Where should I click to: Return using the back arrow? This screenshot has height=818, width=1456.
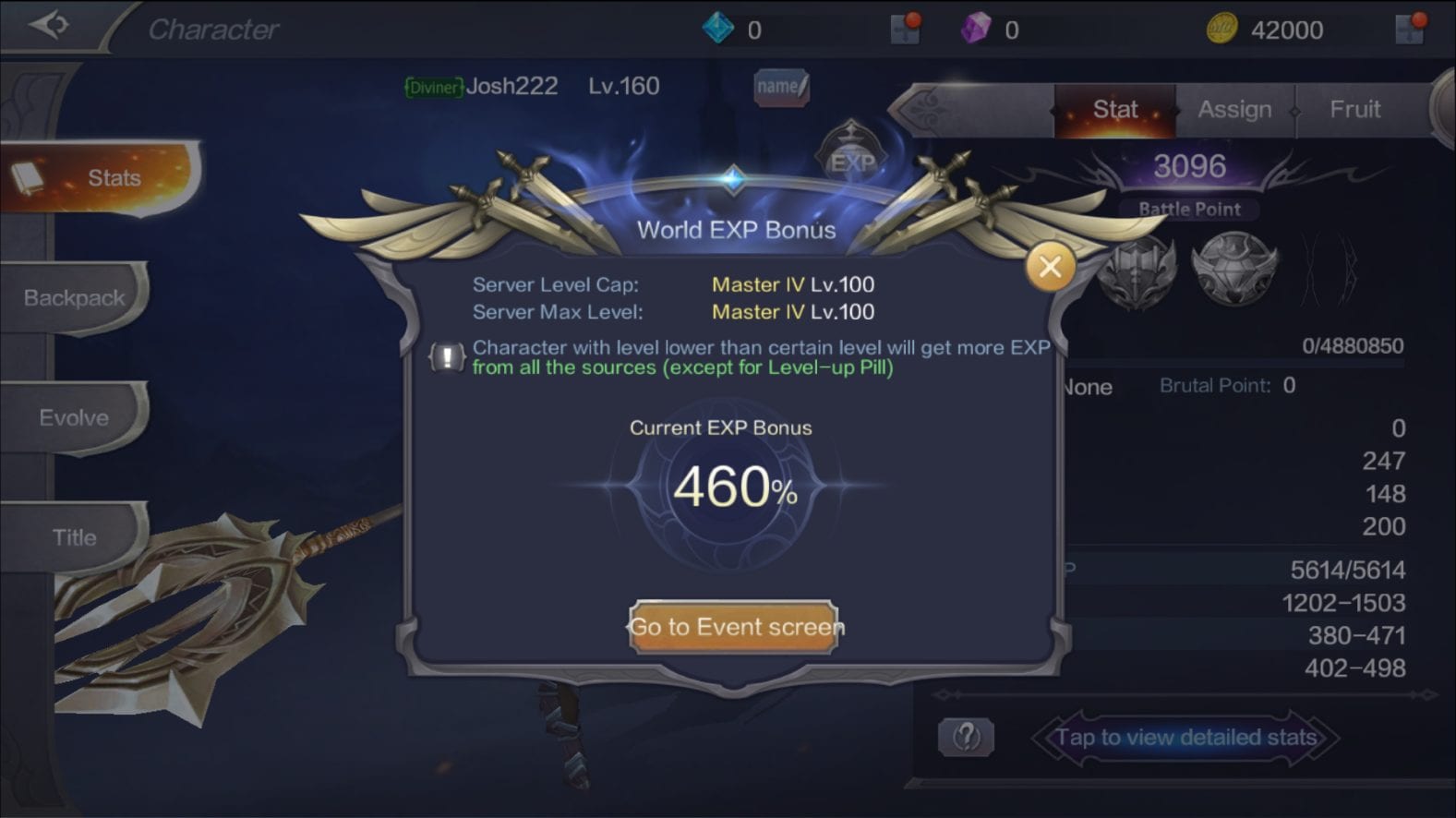coord(49,26)
